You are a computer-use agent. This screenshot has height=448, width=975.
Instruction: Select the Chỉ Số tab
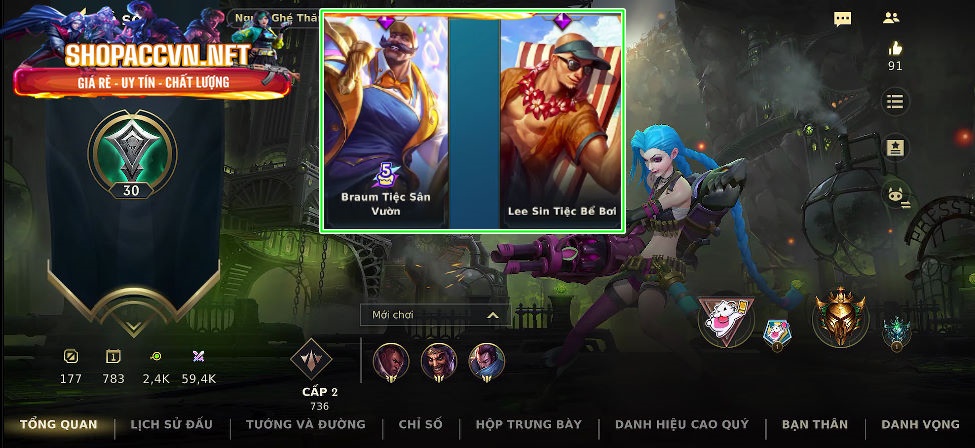pyautogui.click(x=420, y=425)
